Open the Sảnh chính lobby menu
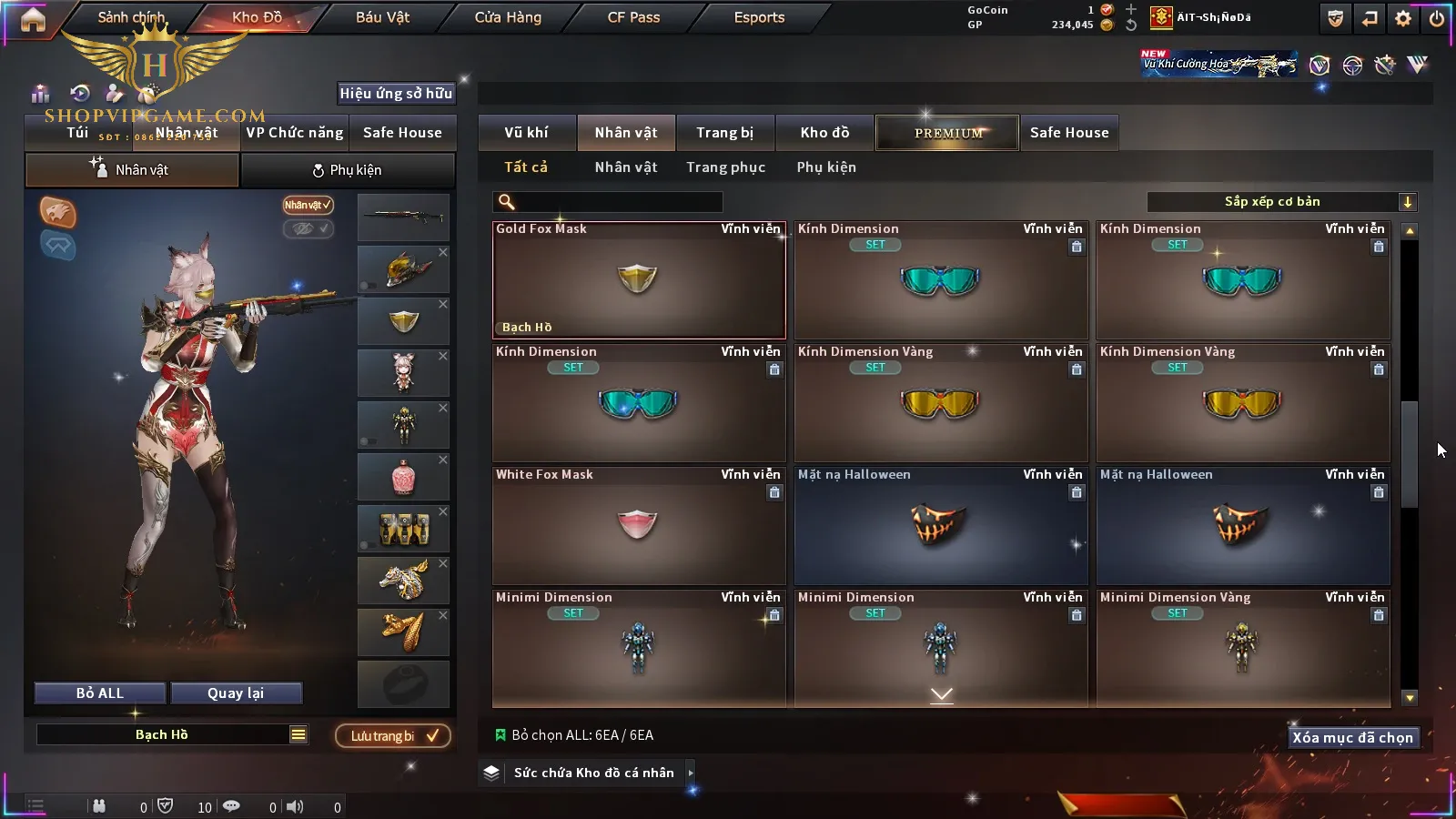The image size is (1456, 819). 131,17
